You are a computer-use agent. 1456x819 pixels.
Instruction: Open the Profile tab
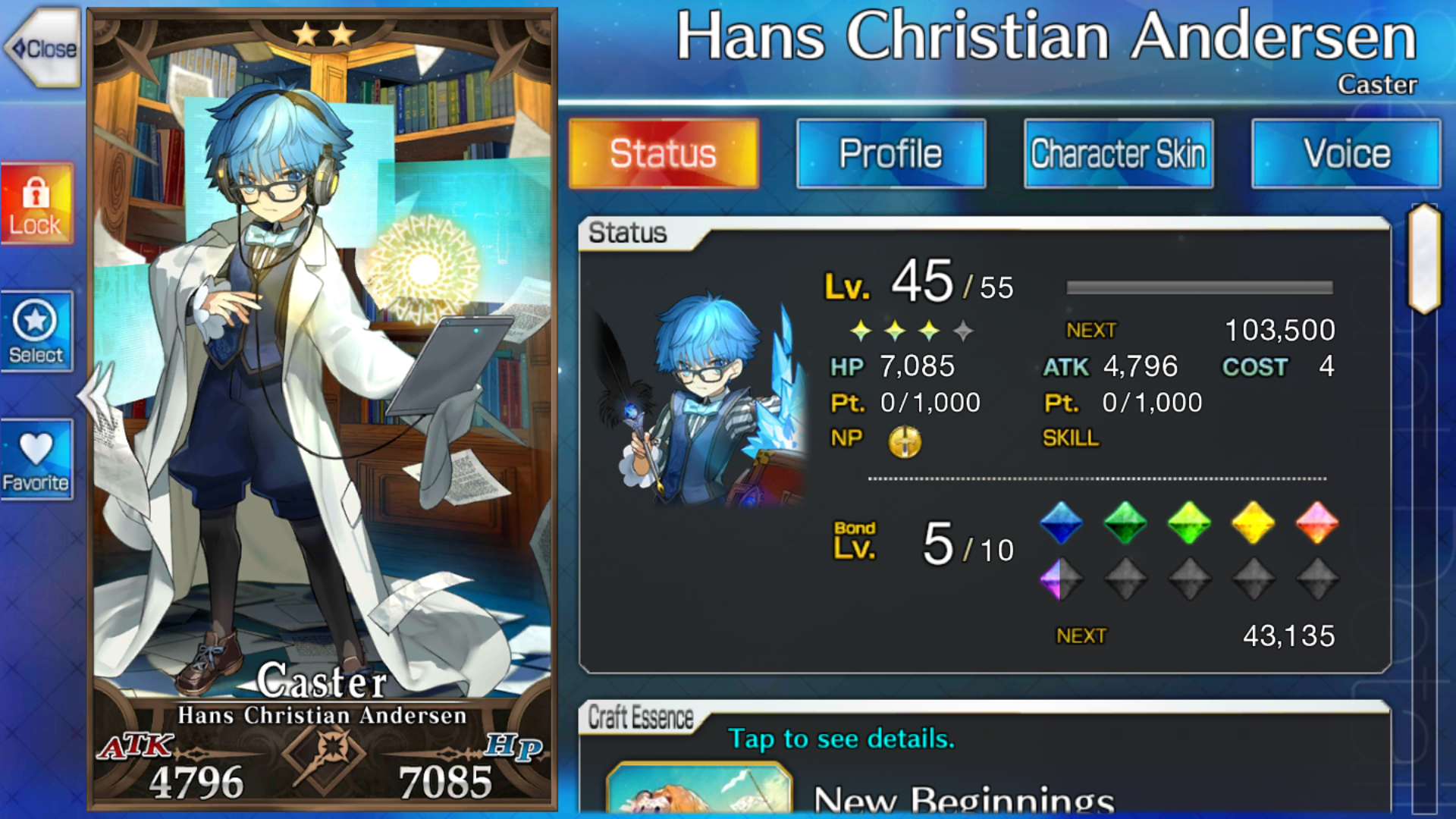pos(891,154)
